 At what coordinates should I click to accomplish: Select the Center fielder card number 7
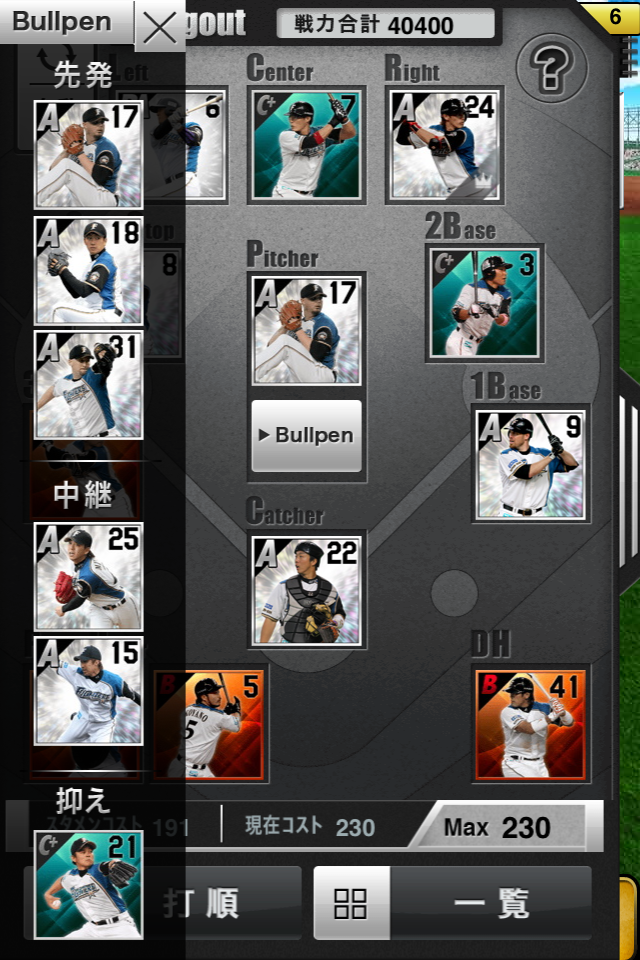(306, 145)
